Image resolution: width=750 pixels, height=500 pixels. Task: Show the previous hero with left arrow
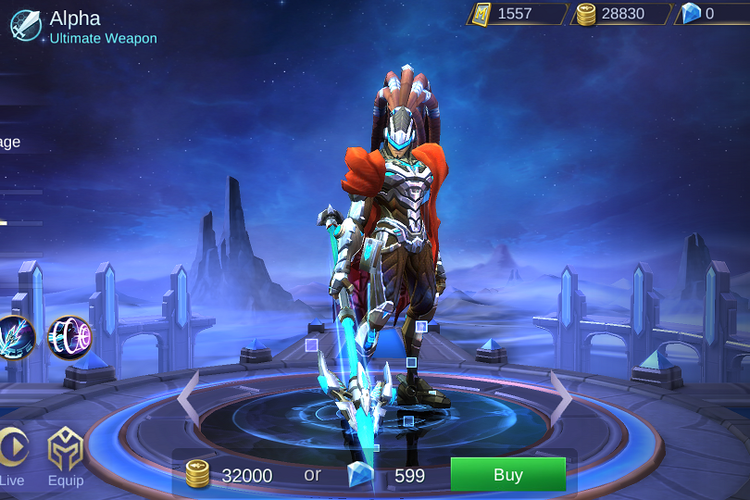point(188,397)
